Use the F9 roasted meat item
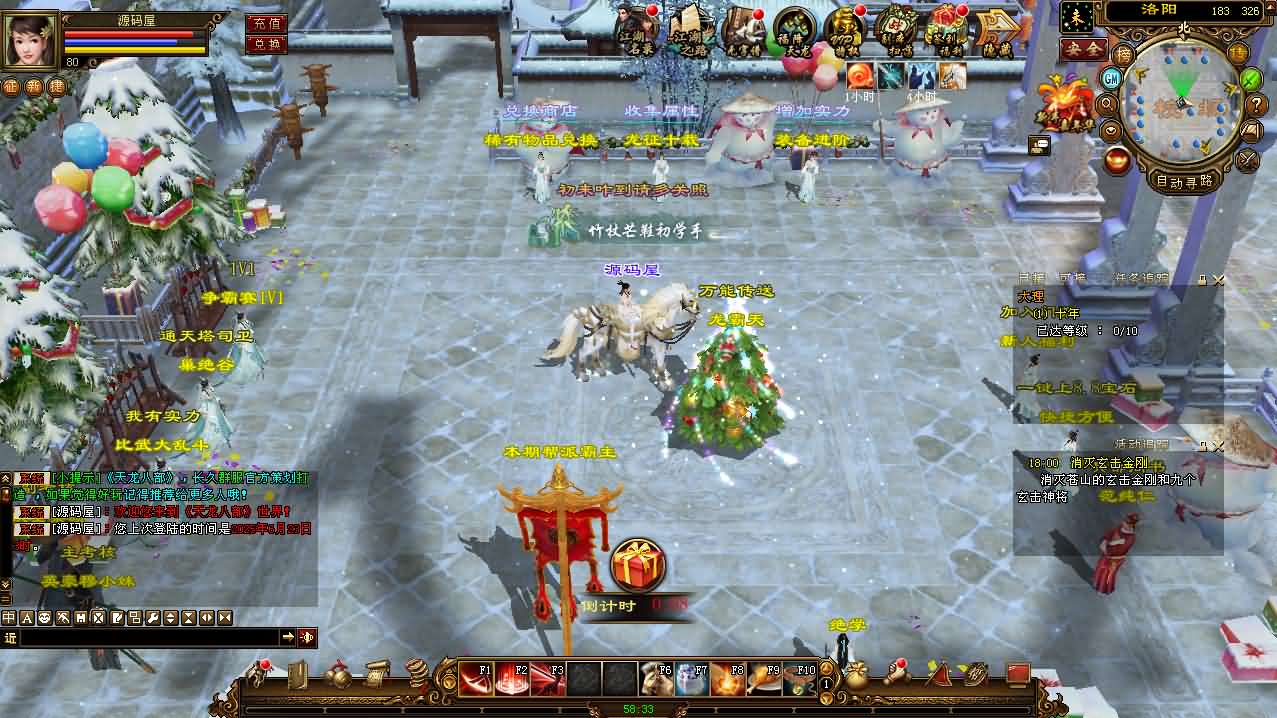 click(x=762, y=678)
